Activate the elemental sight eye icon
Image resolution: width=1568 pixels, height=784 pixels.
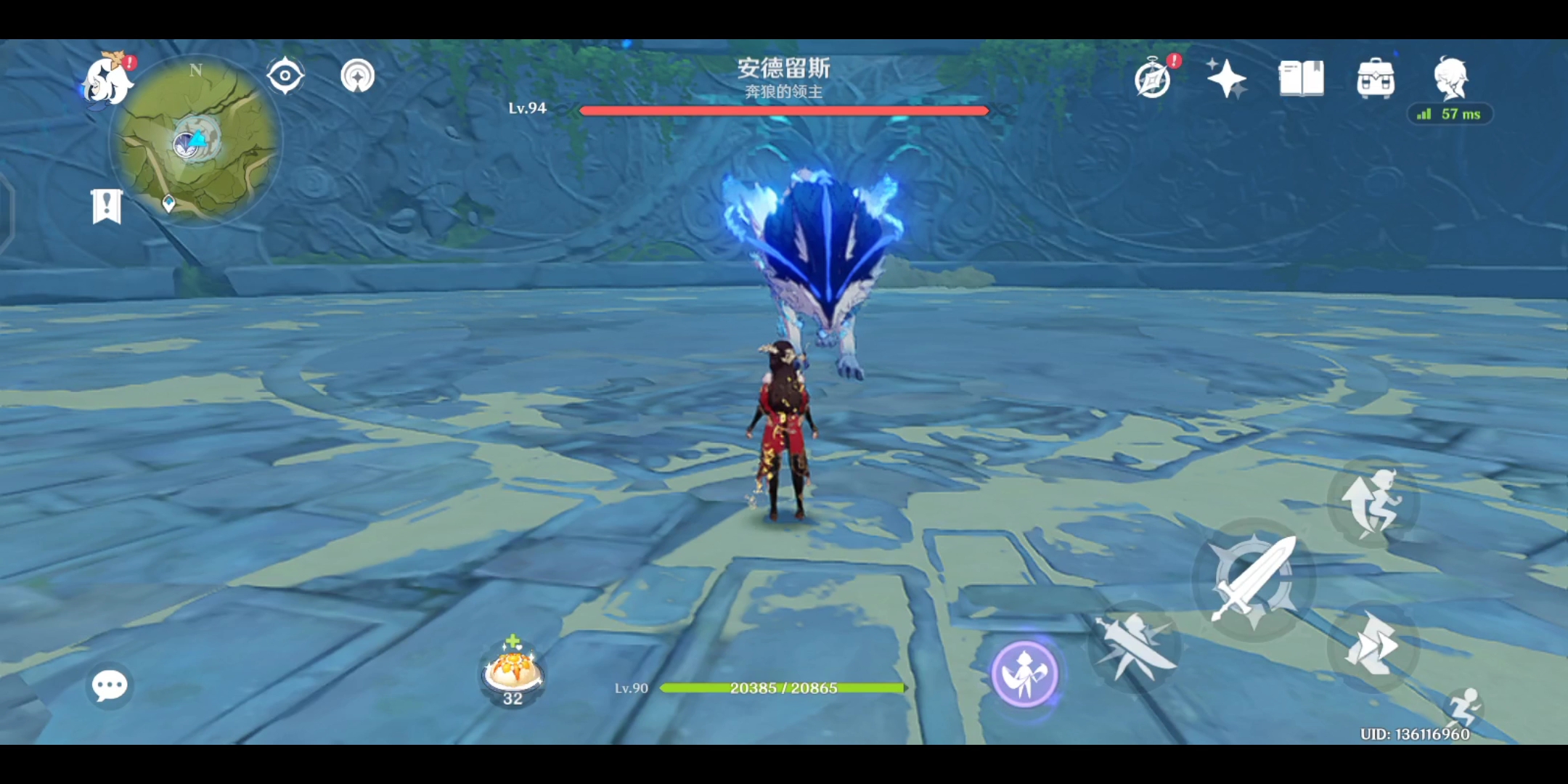[x=285, y=75]
